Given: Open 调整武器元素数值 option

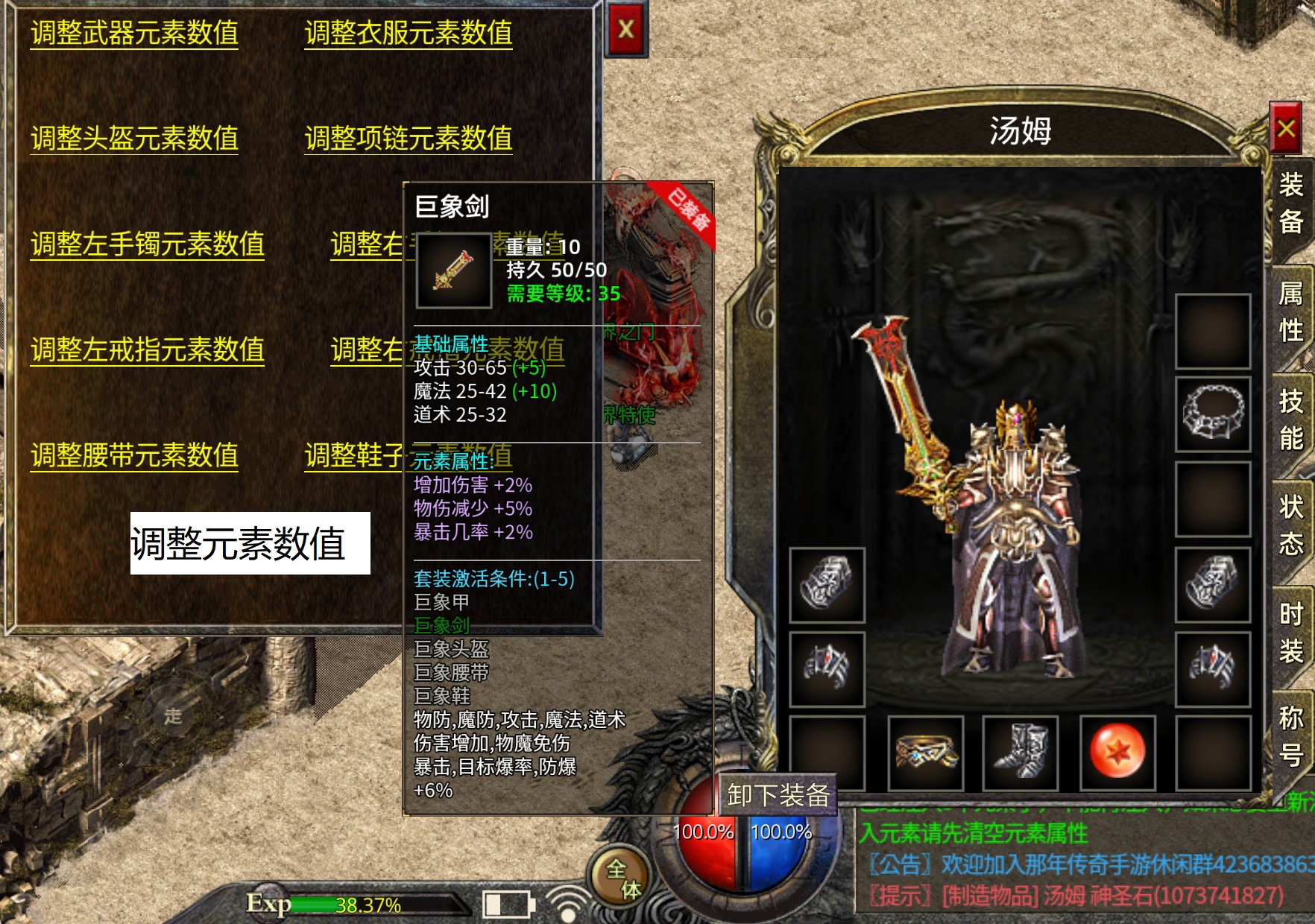Looking at the screenshot, I should point(134,34).
